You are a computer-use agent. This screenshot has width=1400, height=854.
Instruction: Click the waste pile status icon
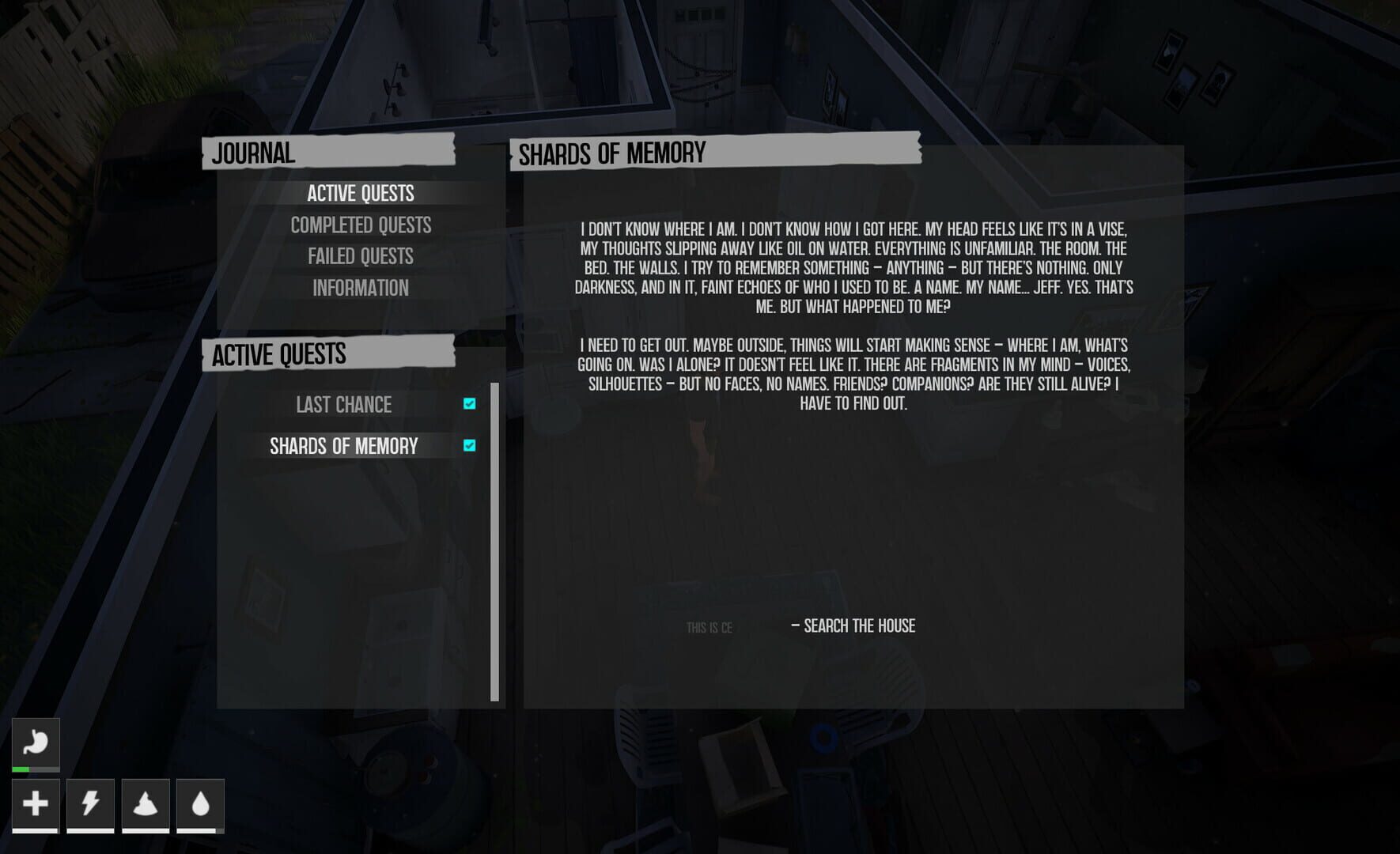coord(146,803)
